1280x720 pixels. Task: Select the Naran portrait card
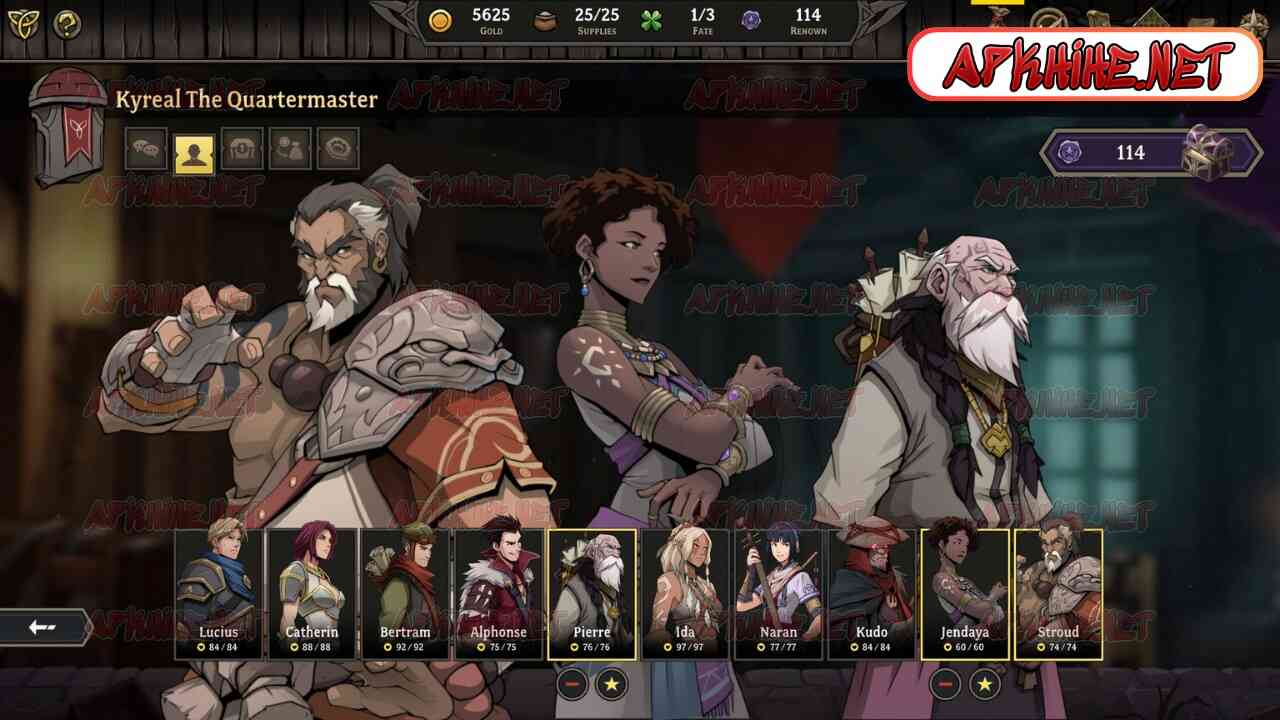(779, 593)
